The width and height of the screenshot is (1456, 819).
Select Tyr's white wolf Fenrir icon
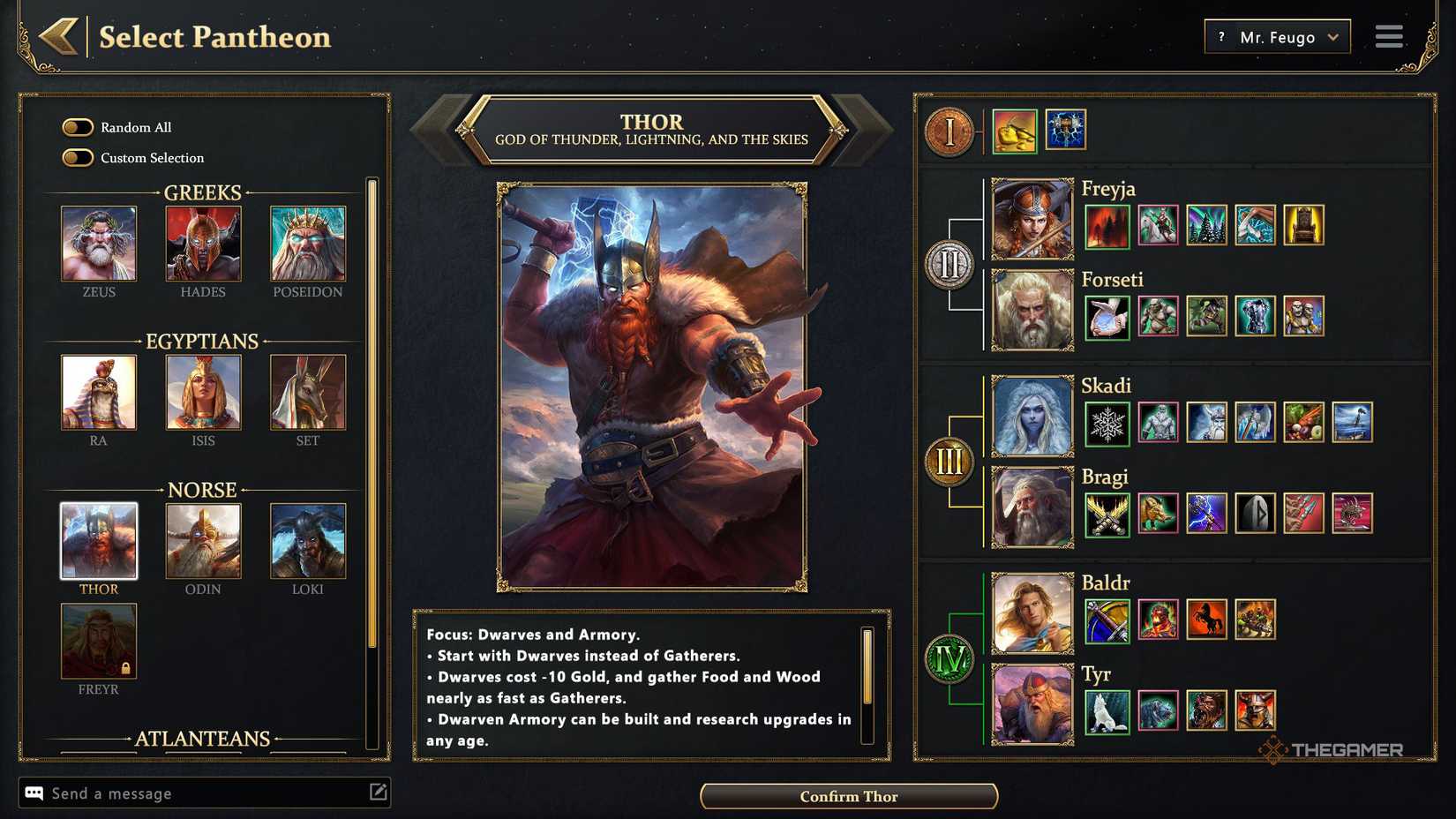click(1107, 709)
